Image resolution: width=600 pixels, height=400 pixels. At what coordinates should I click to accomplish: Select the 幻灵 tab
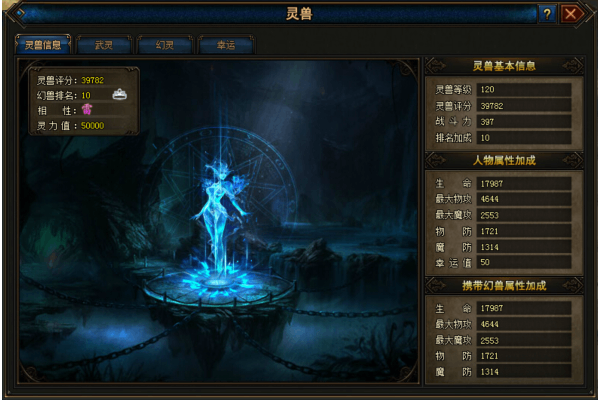[164, 45]
